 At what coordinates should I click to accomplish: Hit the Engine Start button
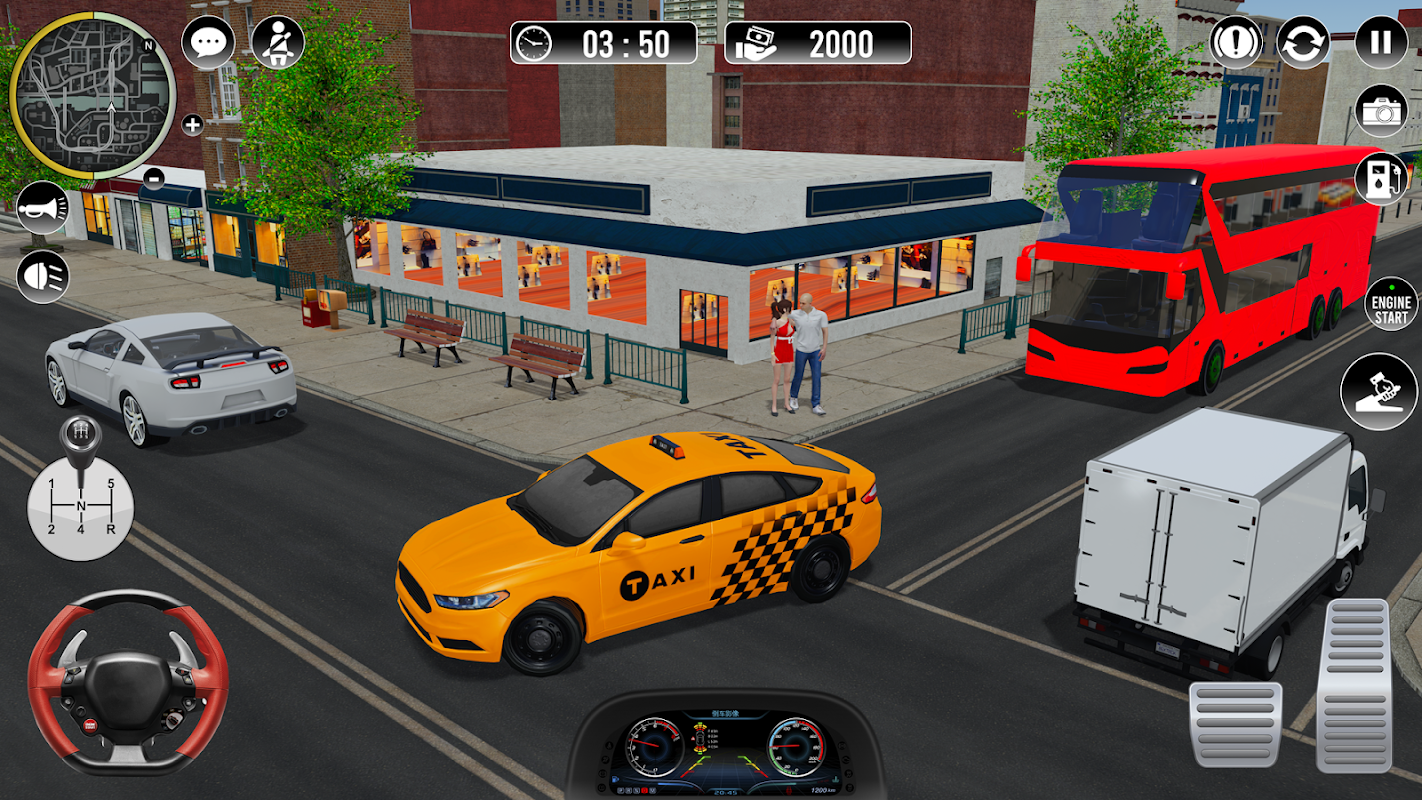click(x=1391, y=304)
